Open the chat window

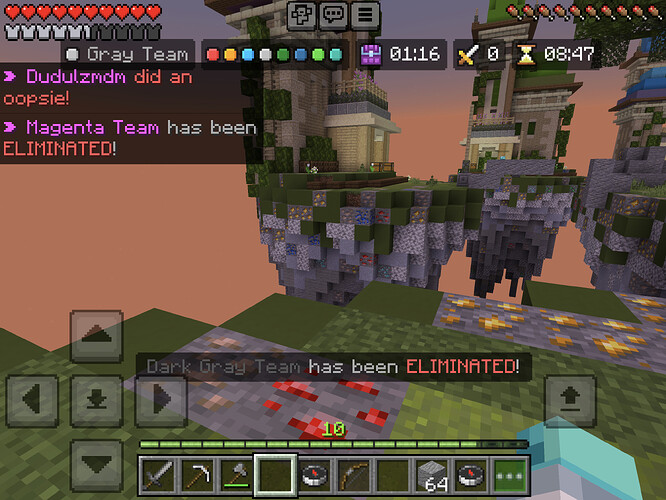point(335,16)
